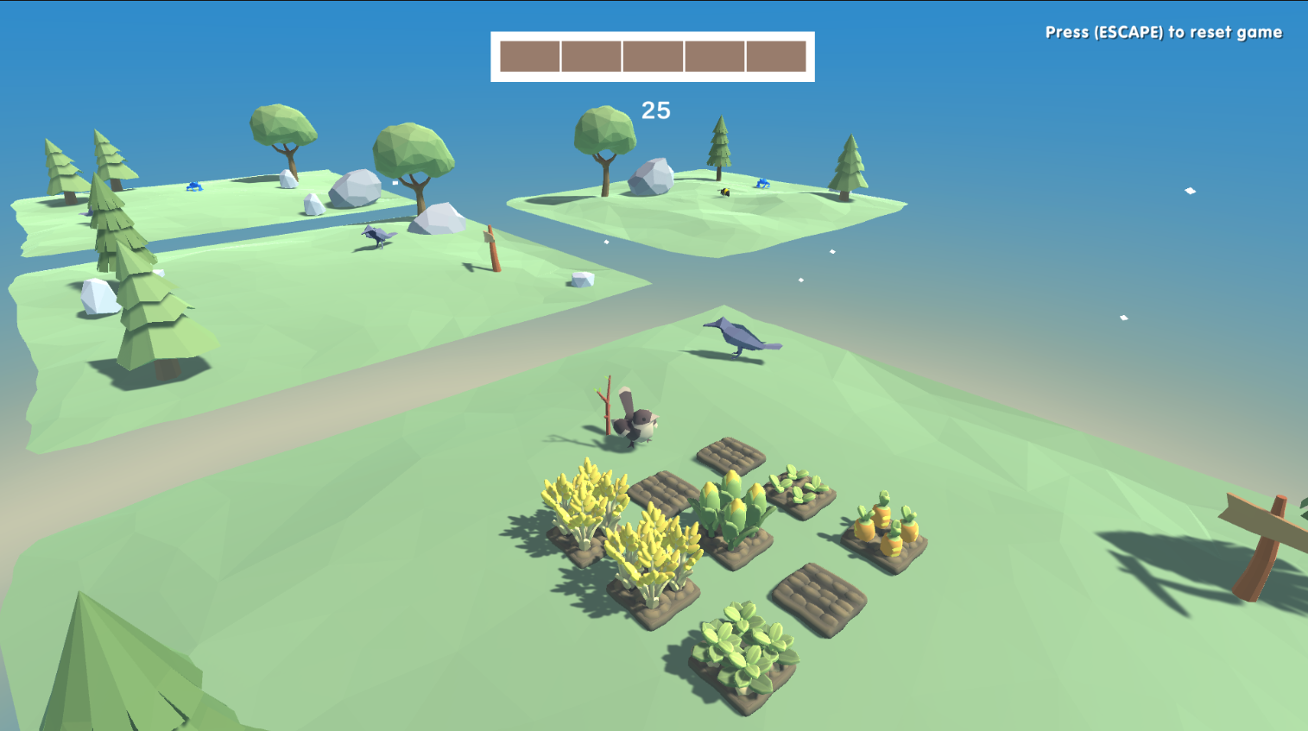Click the blue frog on the left island
The width and height of the screenshot is (1308, 731).
click(x=193, y=186)
